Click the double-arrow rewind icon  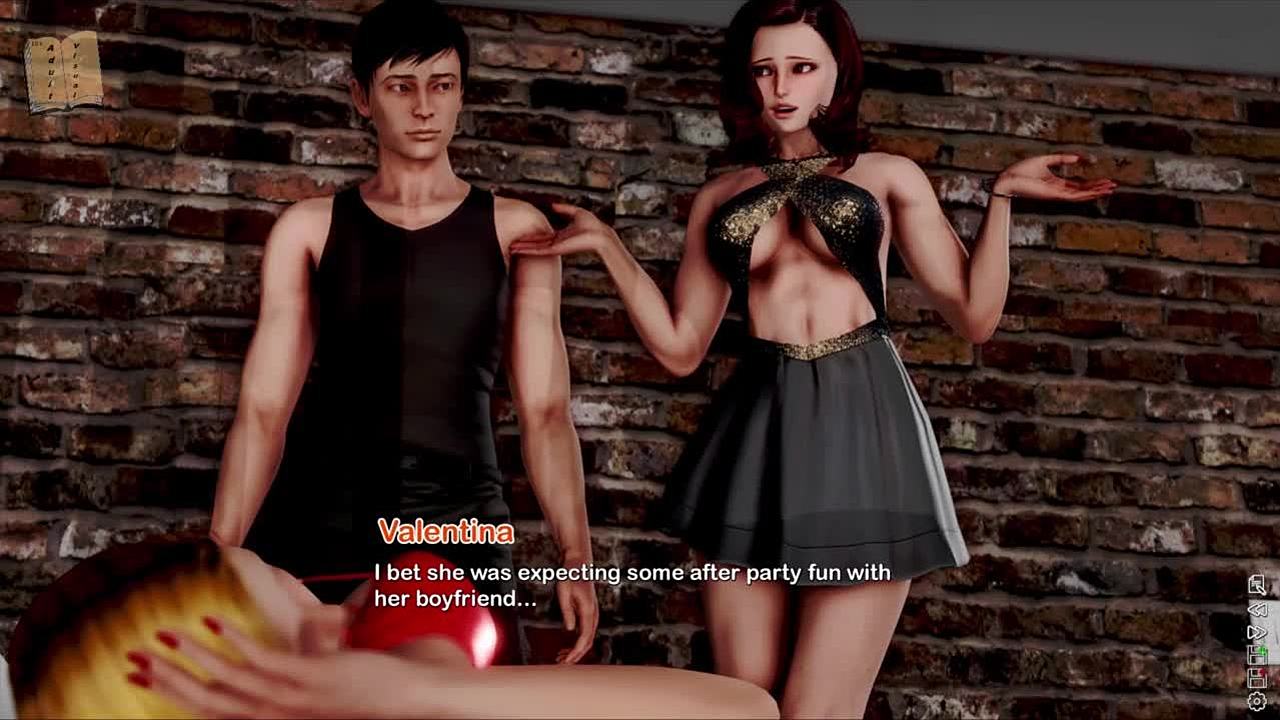[x=1257, y=609]
